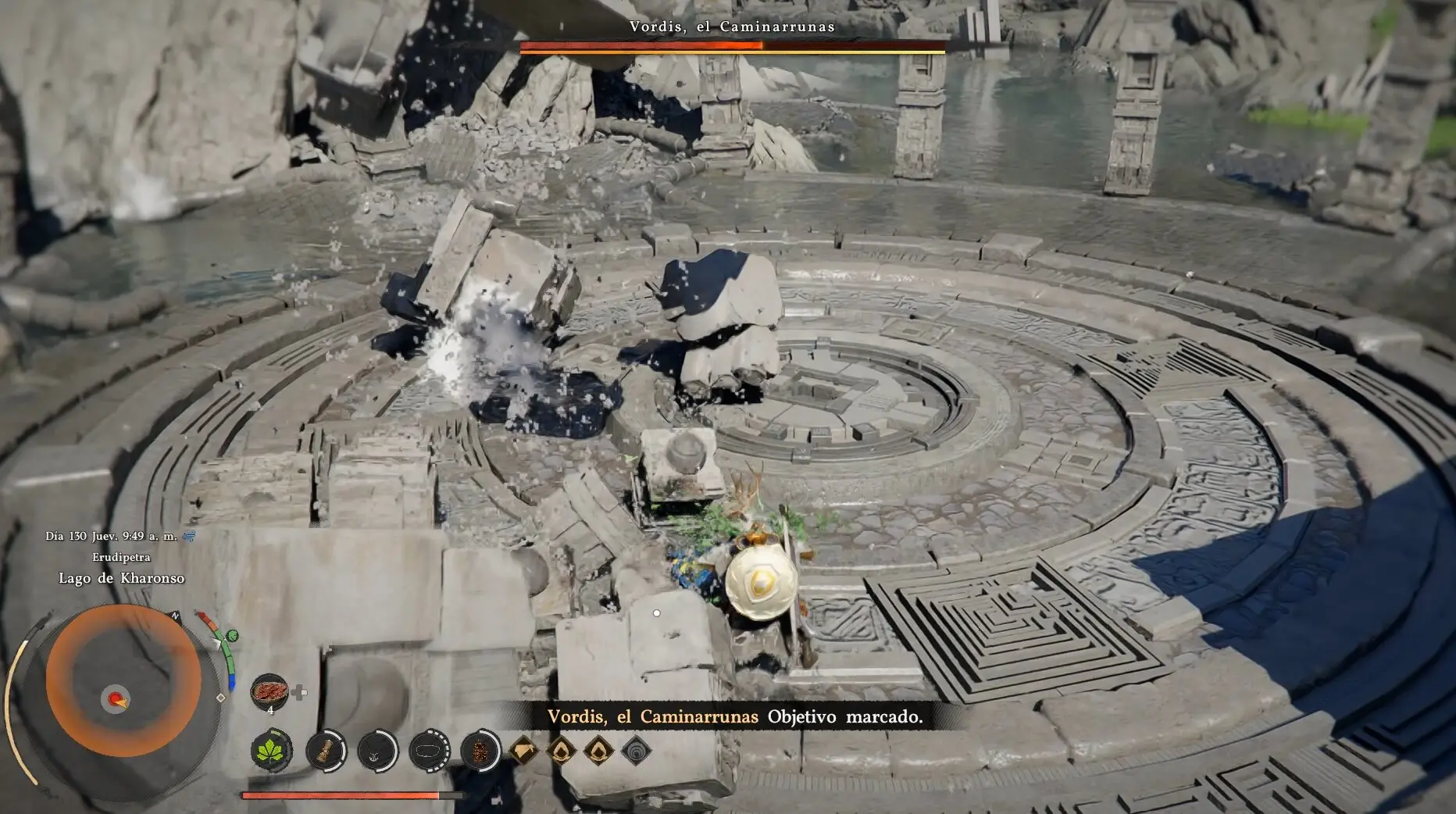Select the wooden club weapon slot

pos(325,751)
